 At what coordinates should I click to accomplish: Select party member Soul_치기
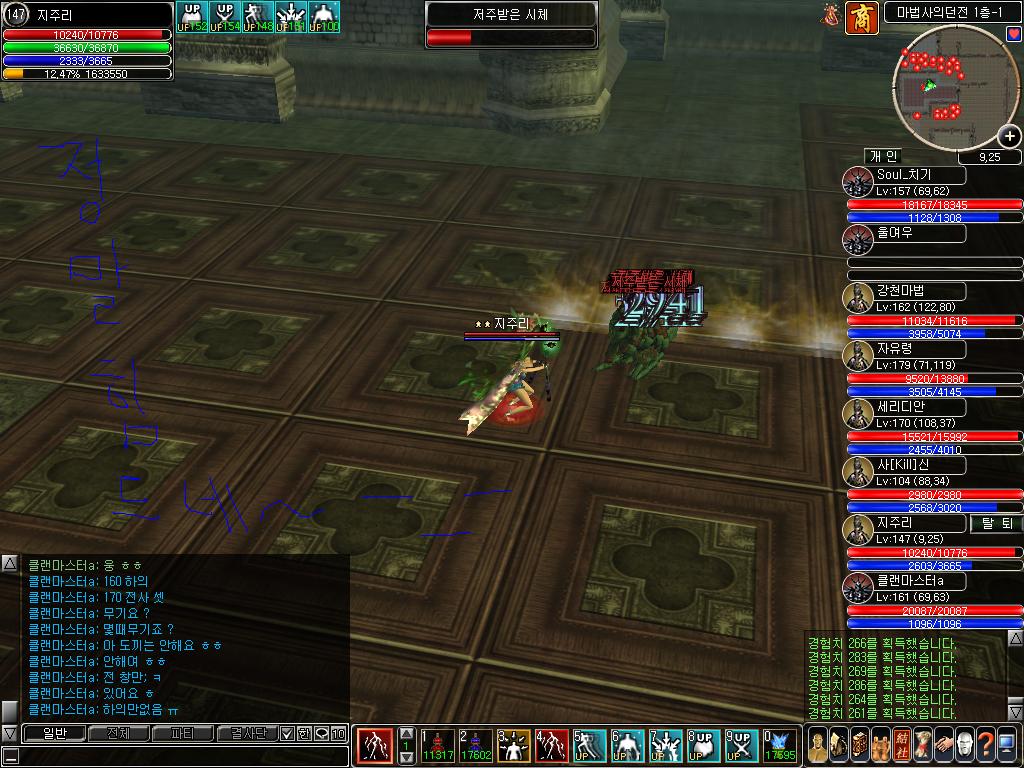tap(904, 176)
